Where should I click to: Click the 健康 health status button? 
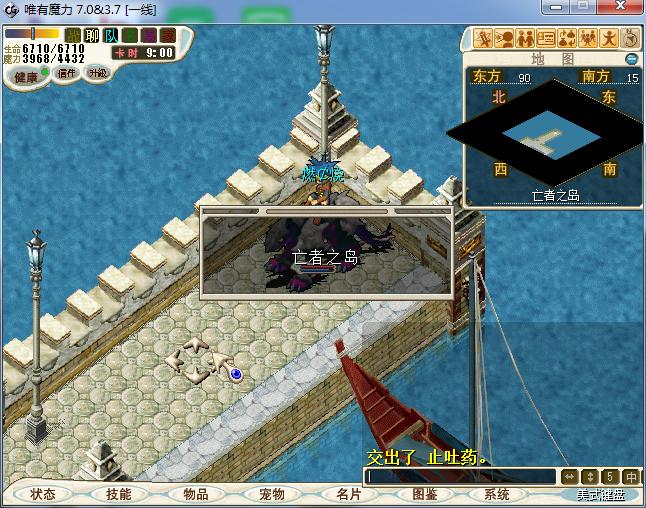[26, 77]
